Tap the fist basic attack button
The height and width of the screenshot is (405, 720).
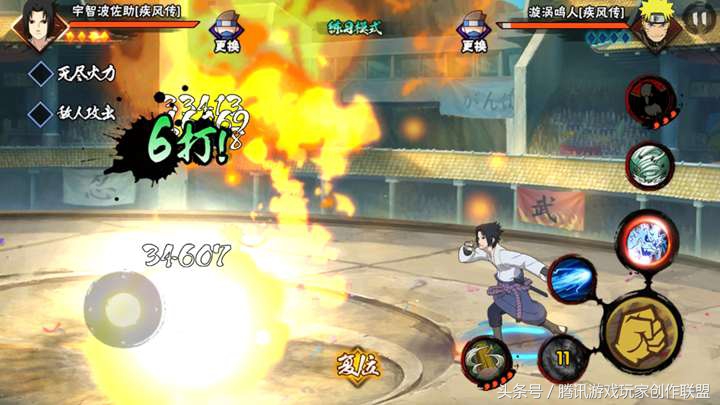(x=641, y=331)
